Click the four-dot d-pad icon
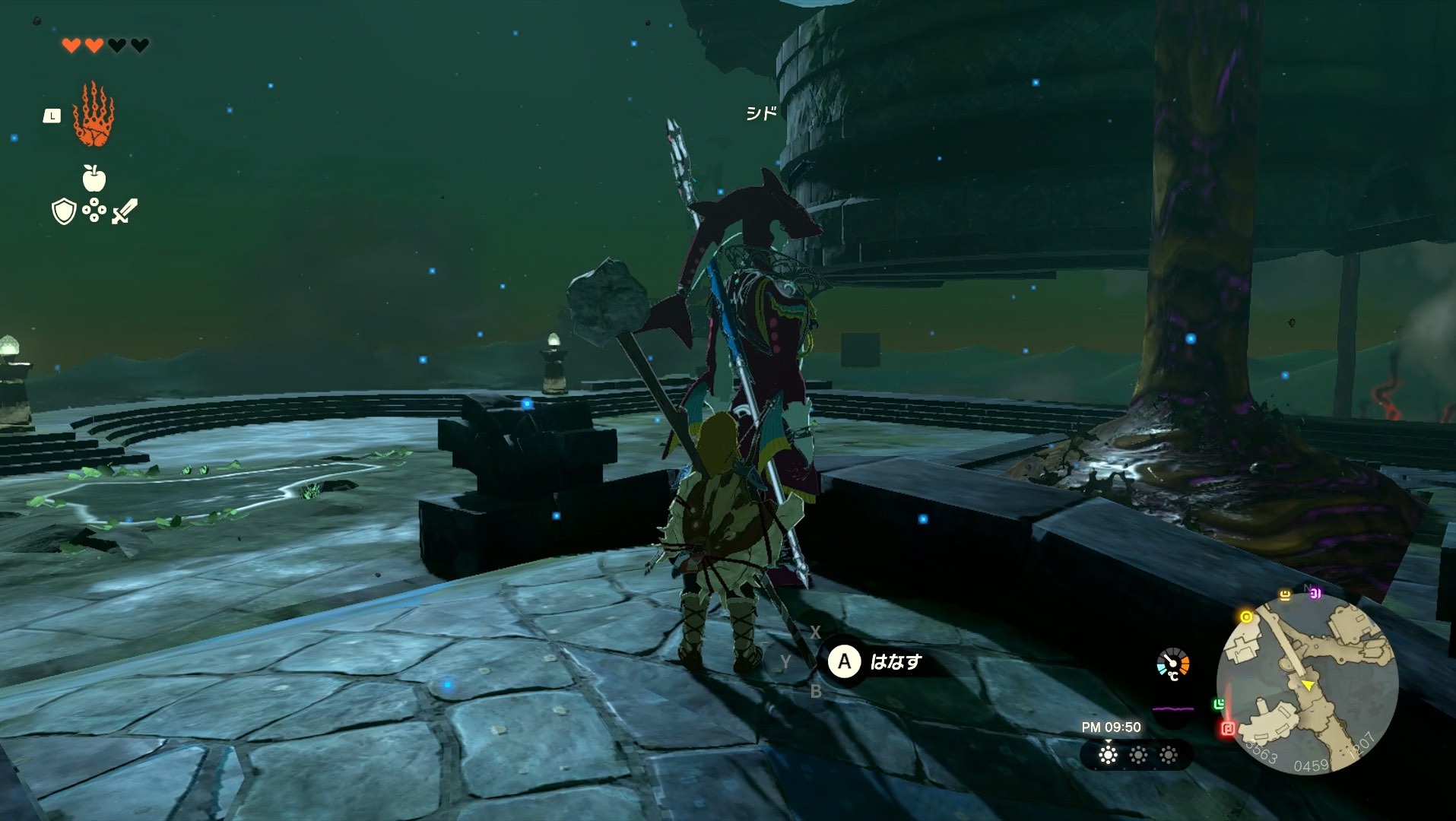1456x821 pixels. pos(94,211)
